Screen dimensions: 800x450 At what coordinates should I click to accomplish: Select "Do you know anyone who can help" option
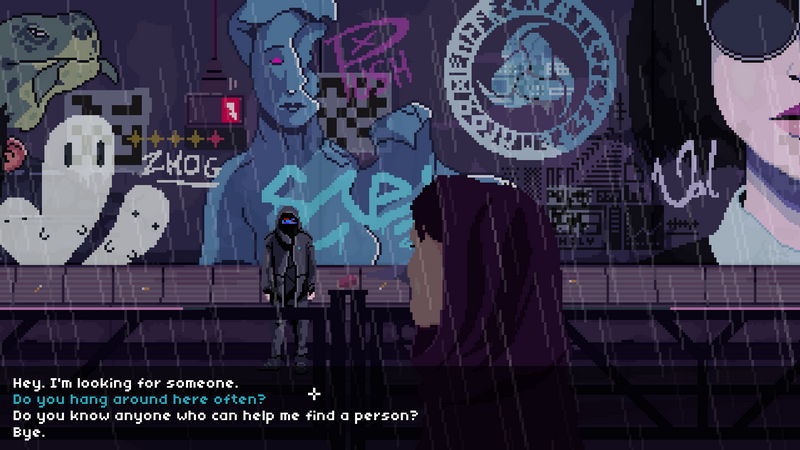(x=214, y=416)
